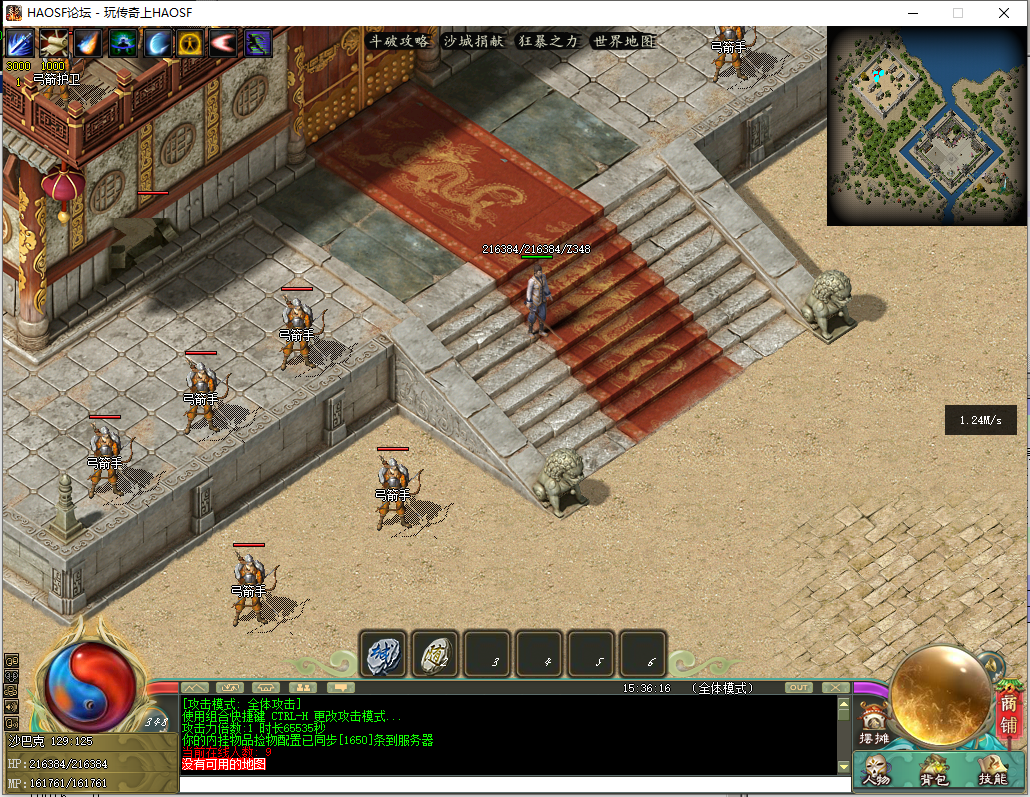Use the blue rune stone in hotbar
This screenshot has width=1030, height=797.
[x=384, y=654]
